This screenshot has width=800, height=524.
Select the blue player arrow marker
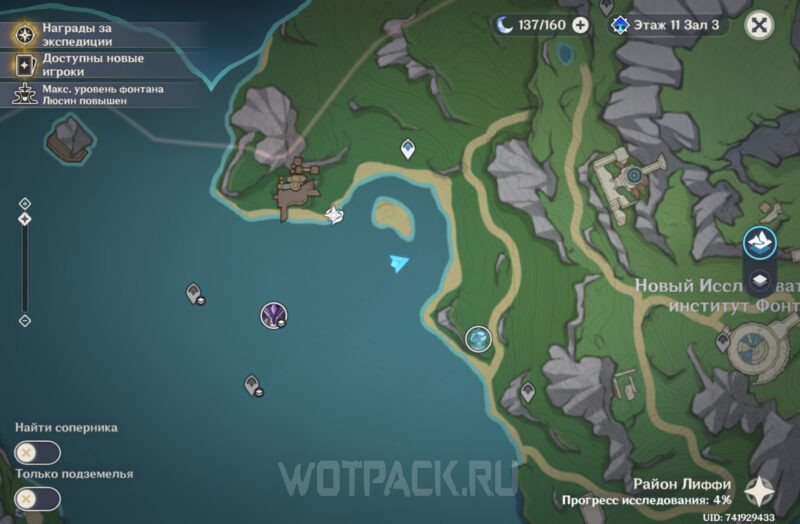(399, 262)
